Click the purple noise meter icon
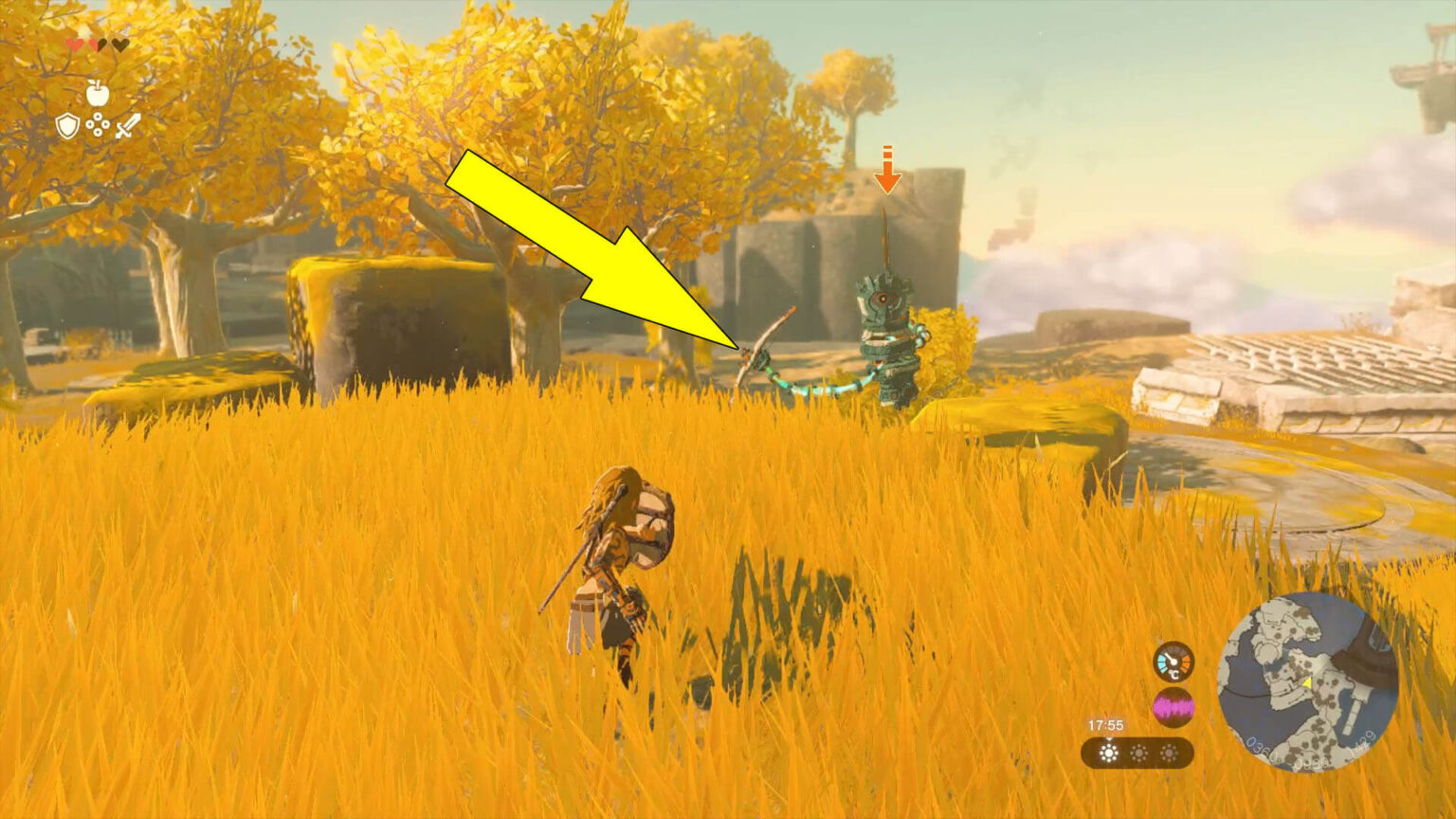 click(x=1174, y=707)
